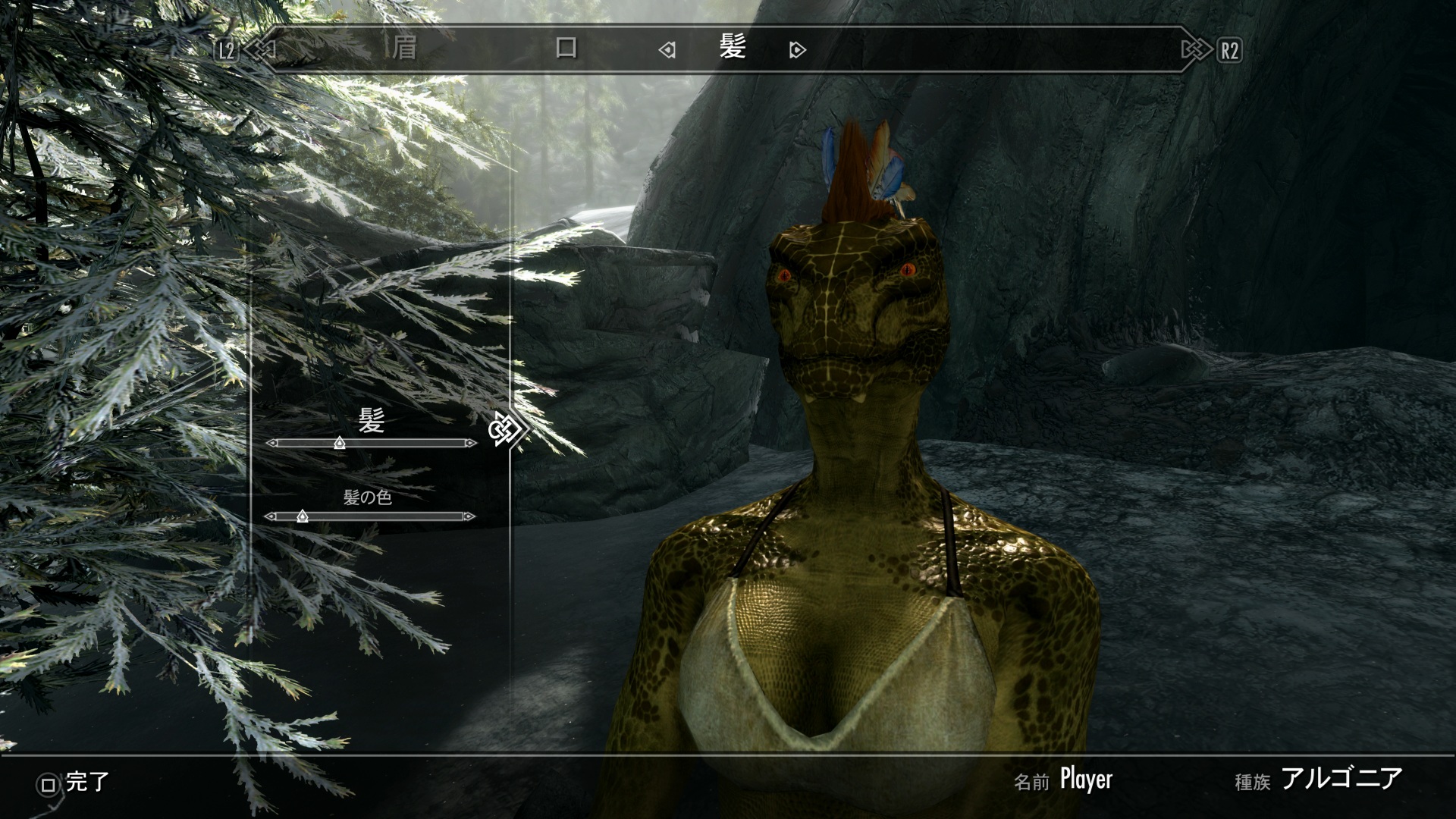Decrease the 髪 hairstyle slider with left arrow
Image resolution: width=1456 pixels, height=819 pixels.
click(x=271, y=443)
